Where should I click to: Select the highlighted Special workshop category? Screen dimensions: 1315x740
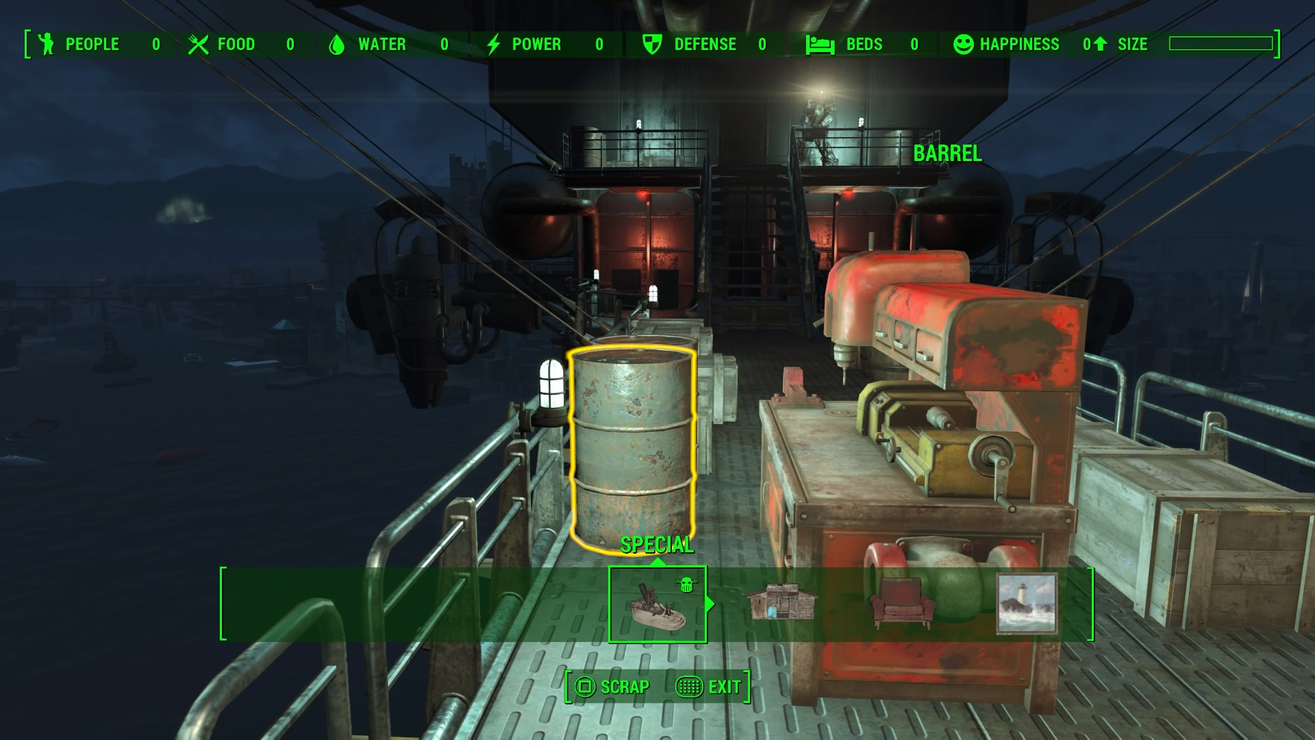pyautogui.click(x=657, y=604)
